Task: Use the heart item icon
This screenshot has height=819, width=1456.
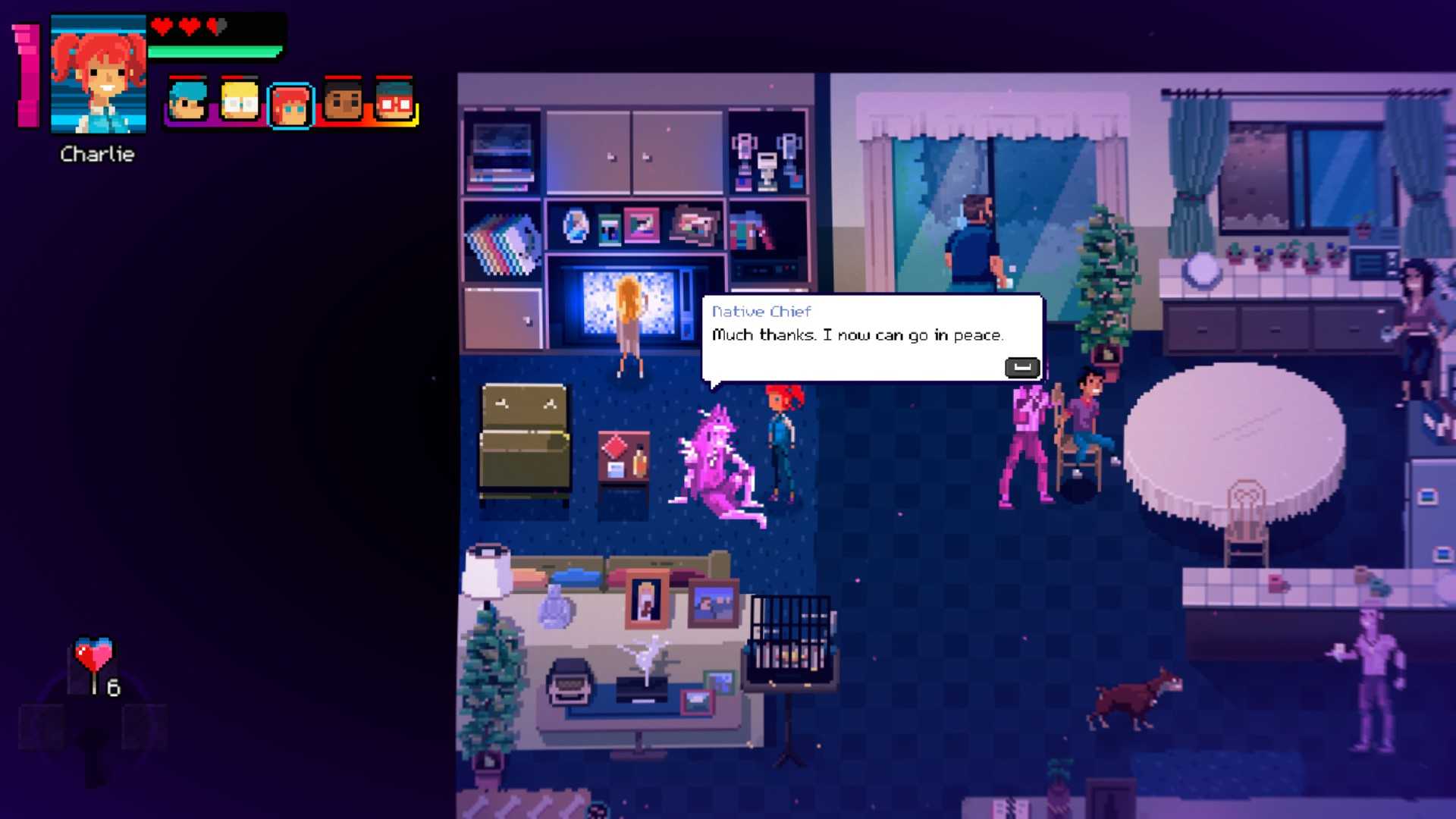Action: pos(93,655)
